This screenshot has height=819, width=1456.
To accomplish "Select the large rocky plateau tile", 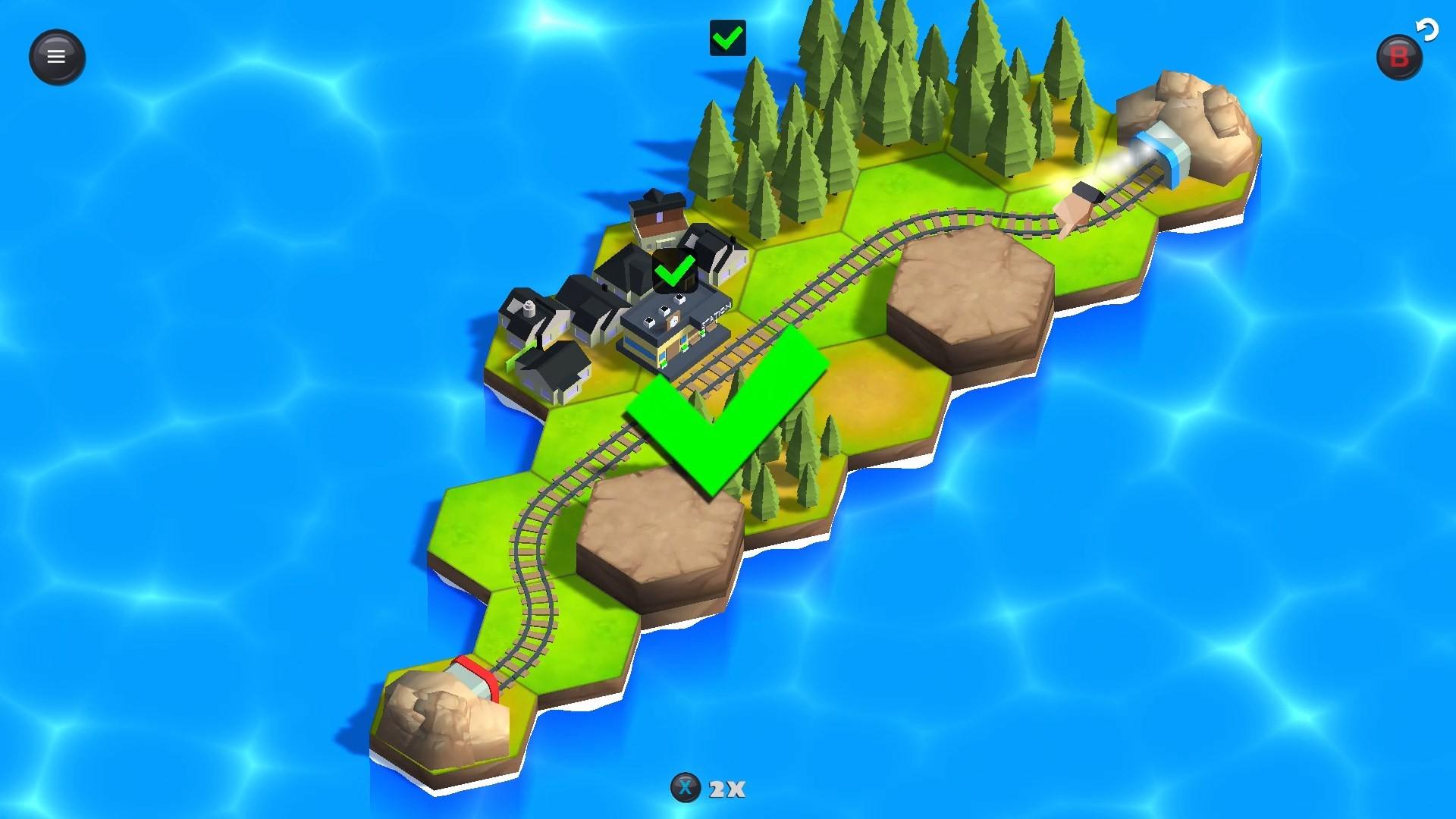I will coord(963,288).
